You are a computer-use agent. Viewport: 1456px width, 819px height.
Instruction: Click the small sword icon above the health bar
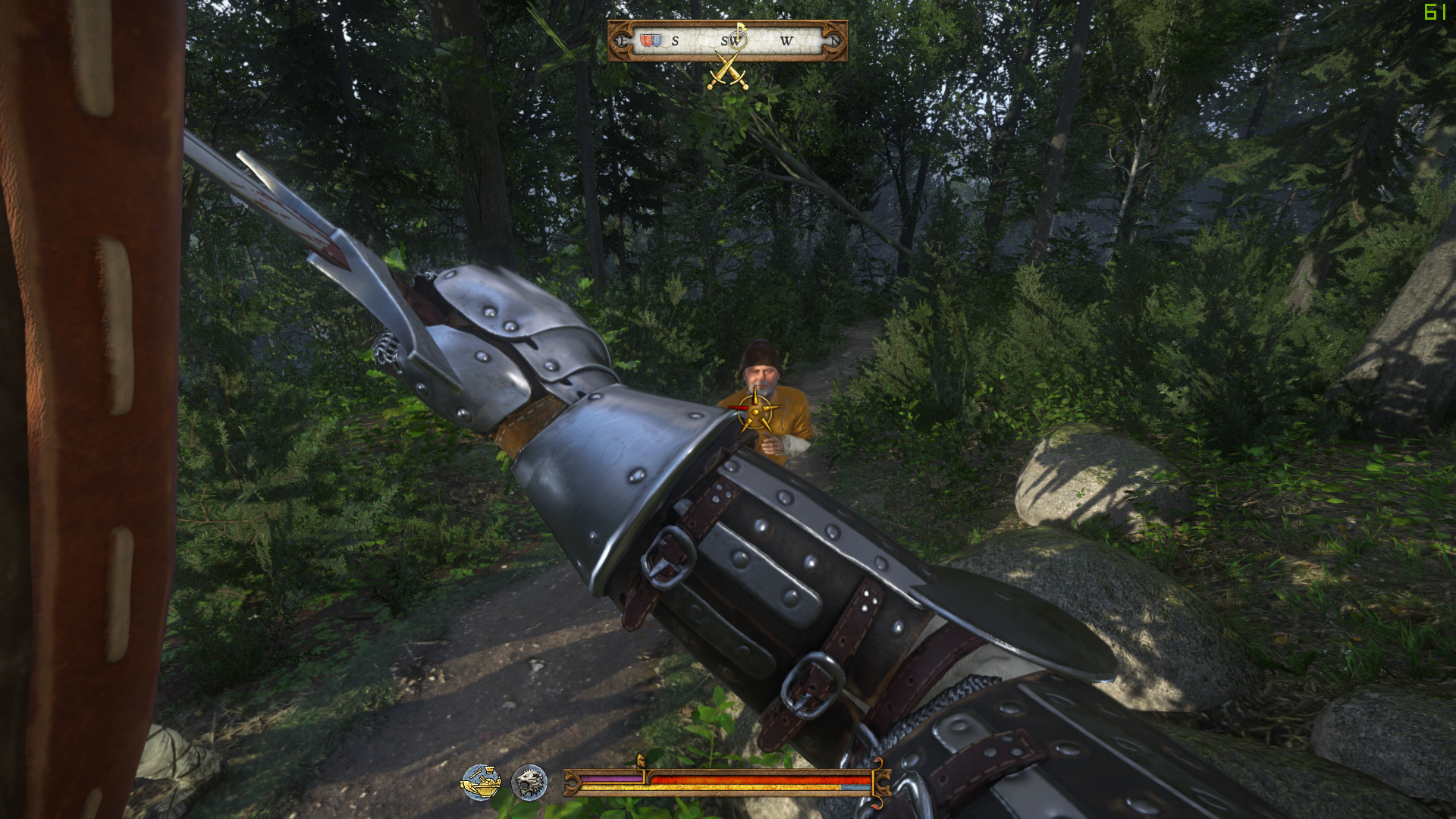point(641,761)
